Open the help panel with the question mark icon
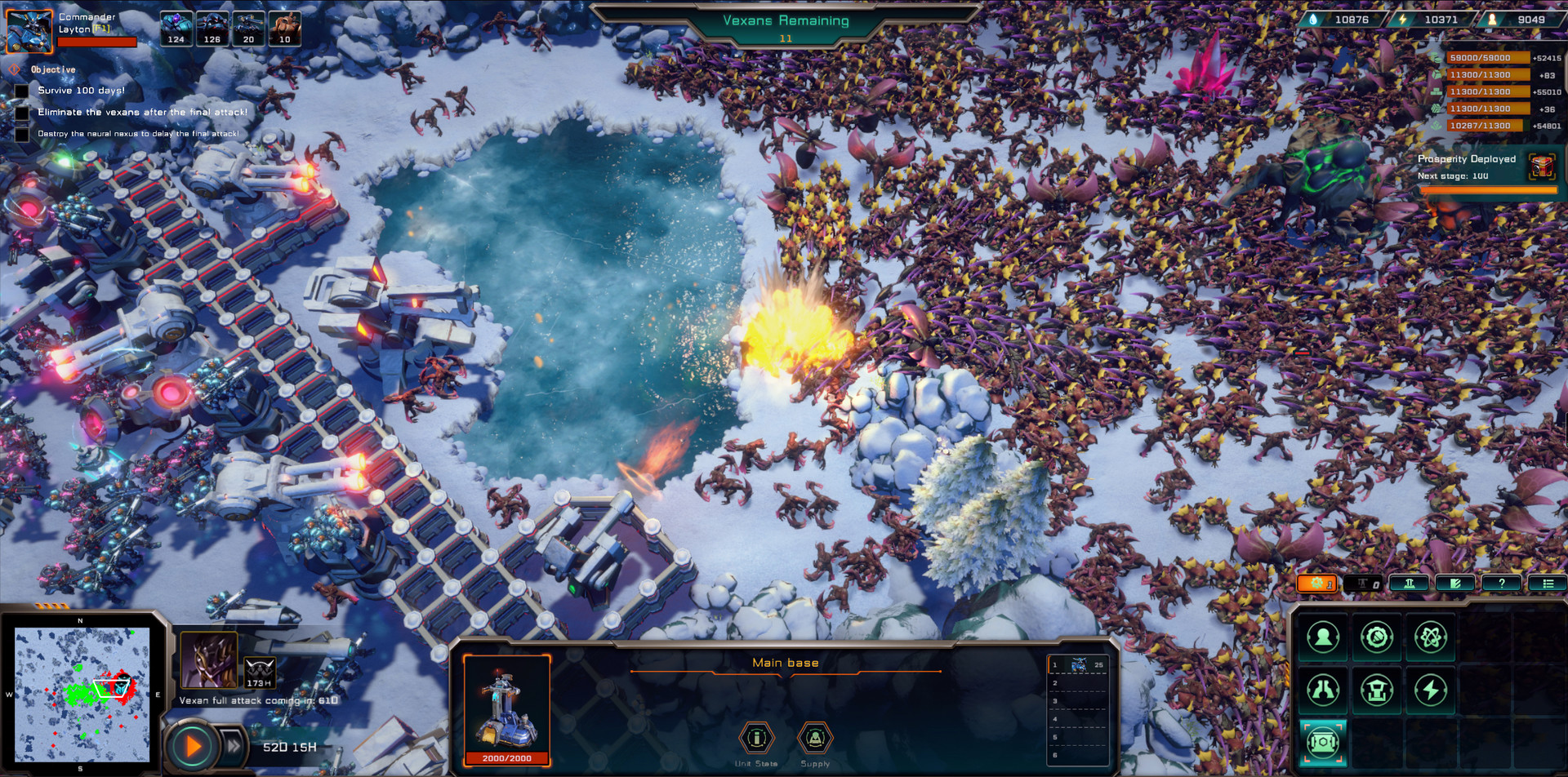 1502,583
